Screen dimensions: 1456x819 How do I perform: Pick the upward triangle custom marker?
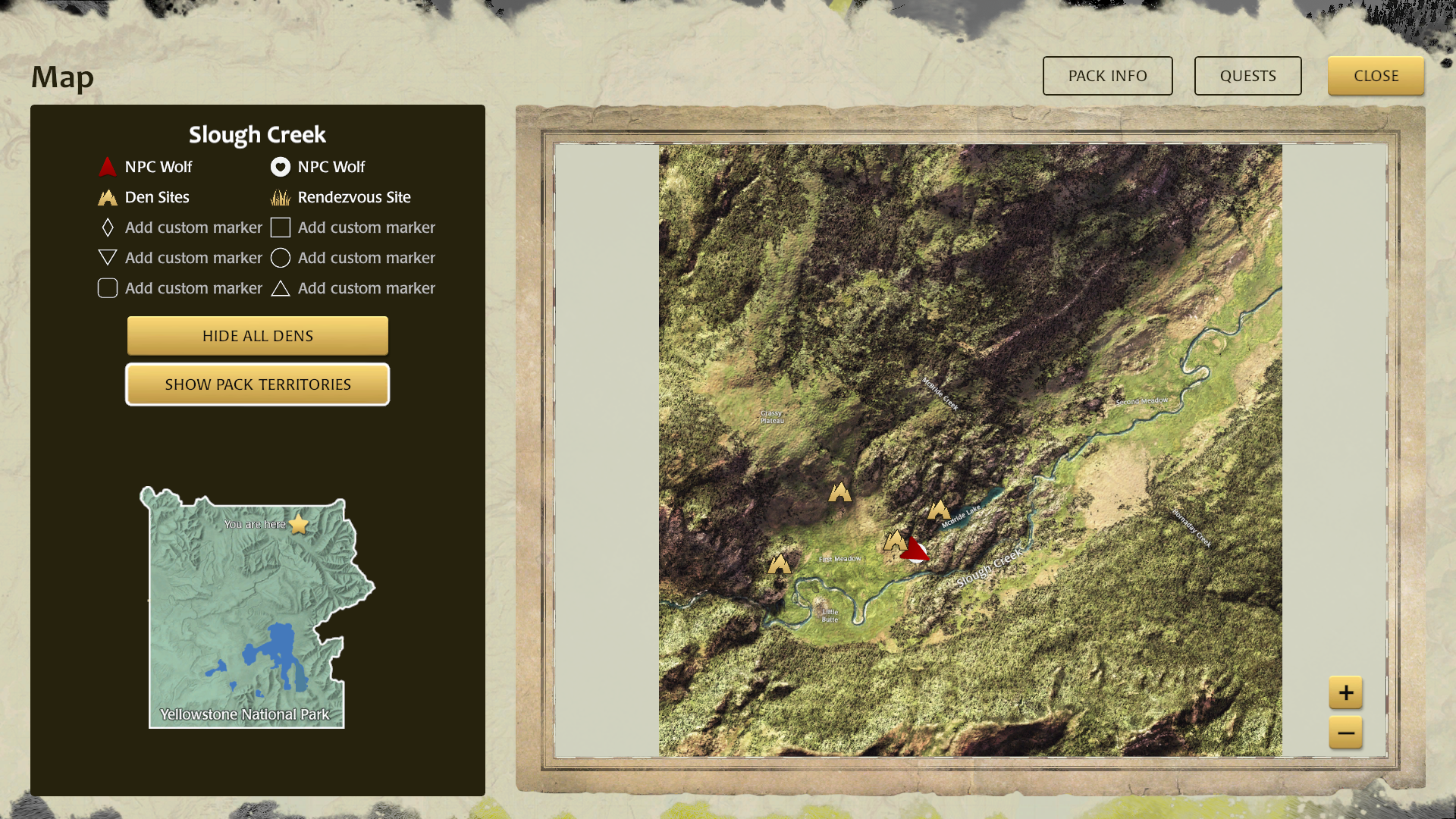pyautogui.click(x=281, y=288)
